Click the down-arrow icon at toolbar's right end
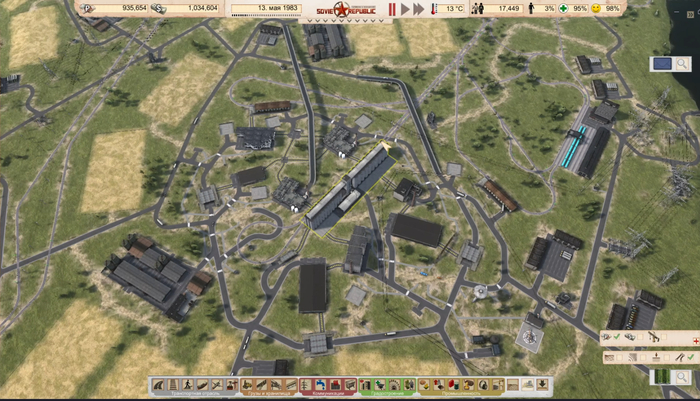Viewport: 700px width, 401px height. pos(541,384)
